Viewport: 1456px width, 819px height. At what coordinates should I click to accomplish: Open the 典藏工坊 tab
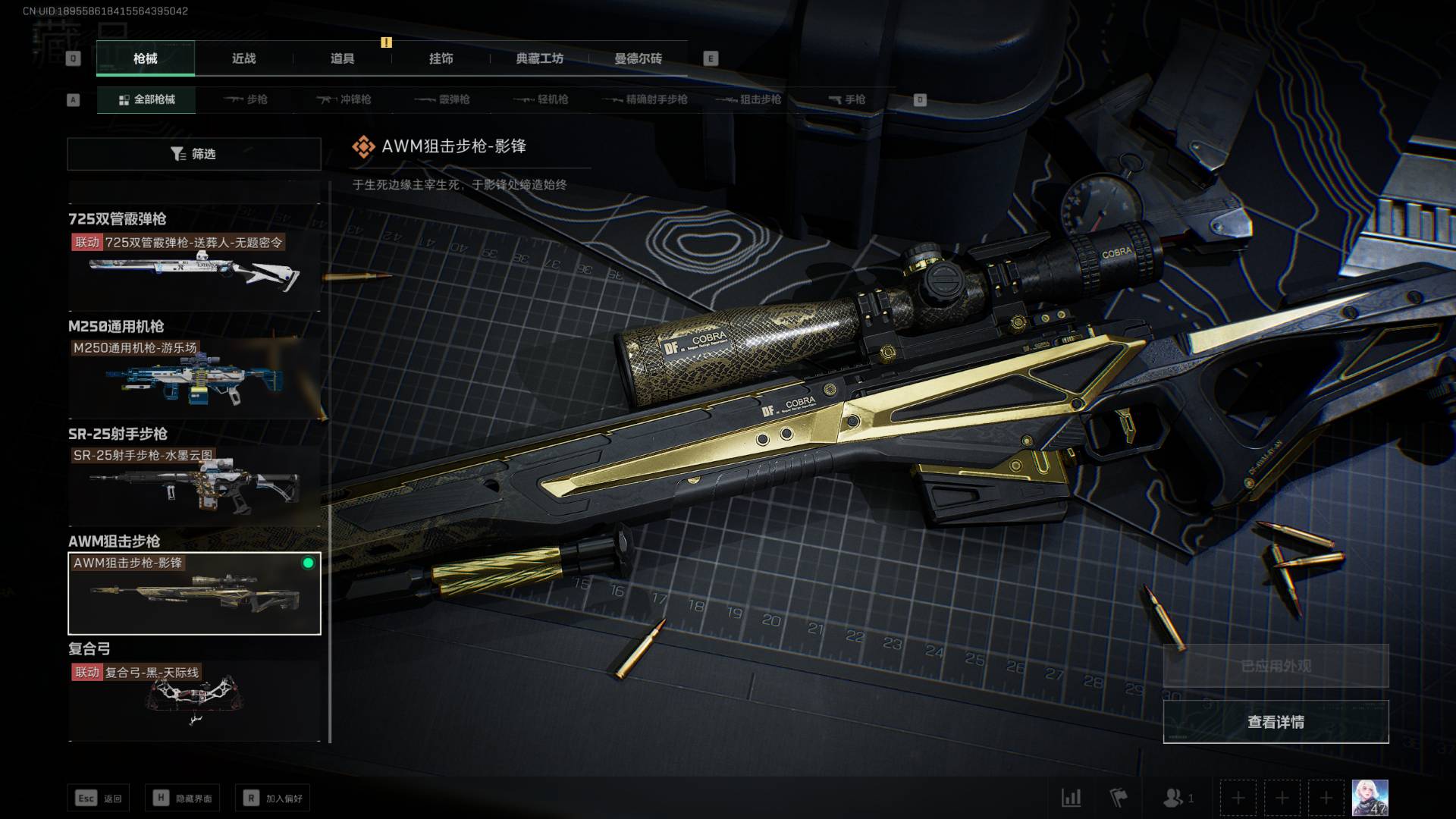(x=539, y=58)
